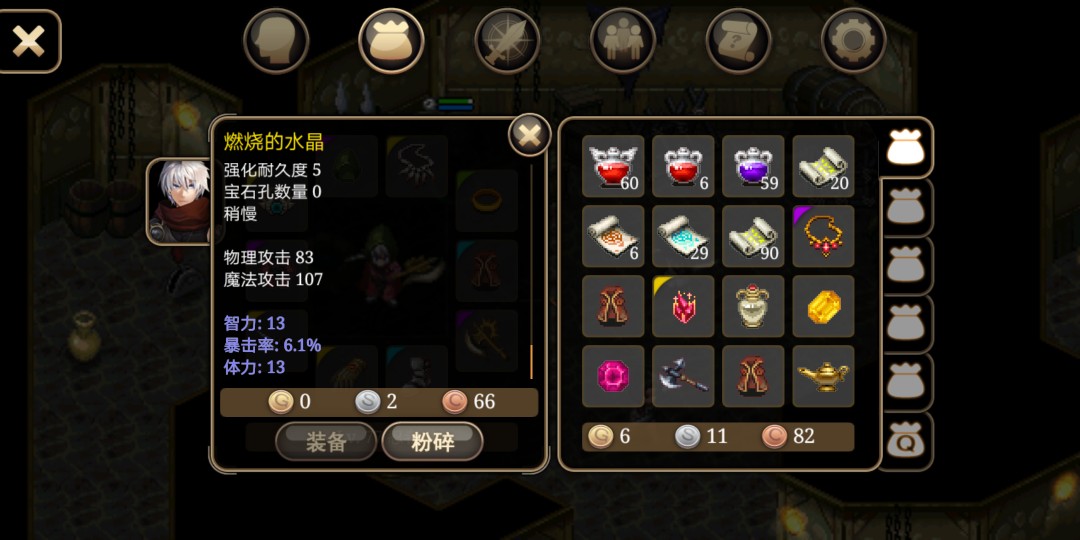Image resolution: width=1080 pixels, height=540 pixels.
Task: Open the gear settings tab
Action: click(854, 41)
